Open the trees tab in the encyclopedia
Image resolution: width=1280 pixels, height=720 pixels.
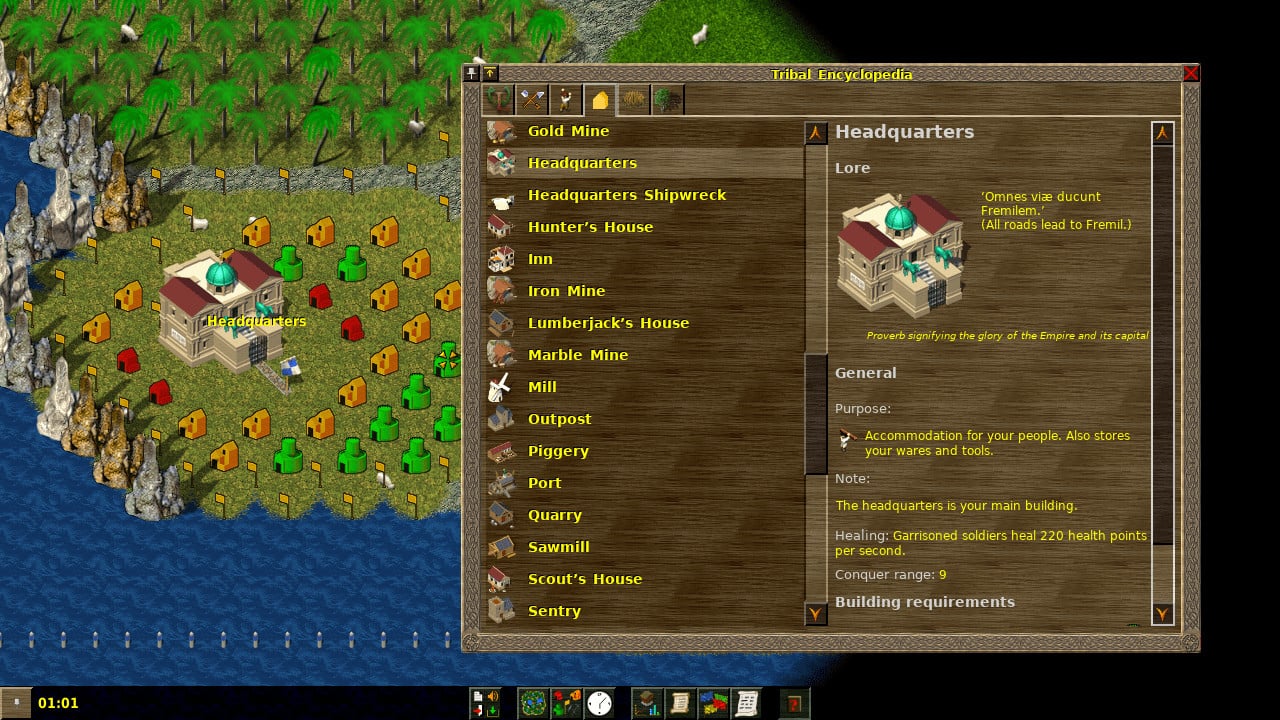tap(666, 98)
